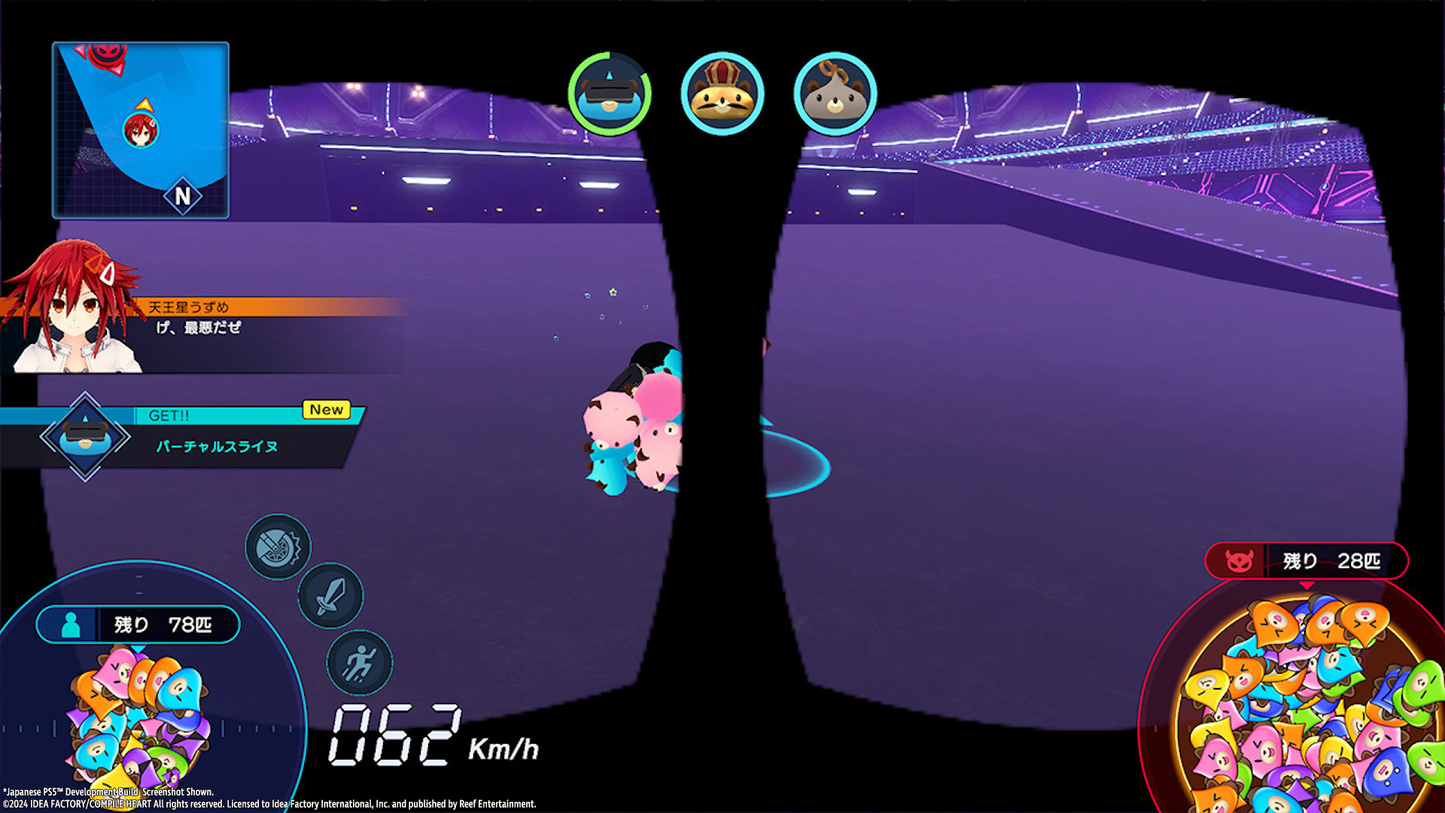Image resolution: width=1445 pixels, height=813 pixels.
Task: Toggle the 残り 78匹 ally counter pill
Action: coord(137,624)
